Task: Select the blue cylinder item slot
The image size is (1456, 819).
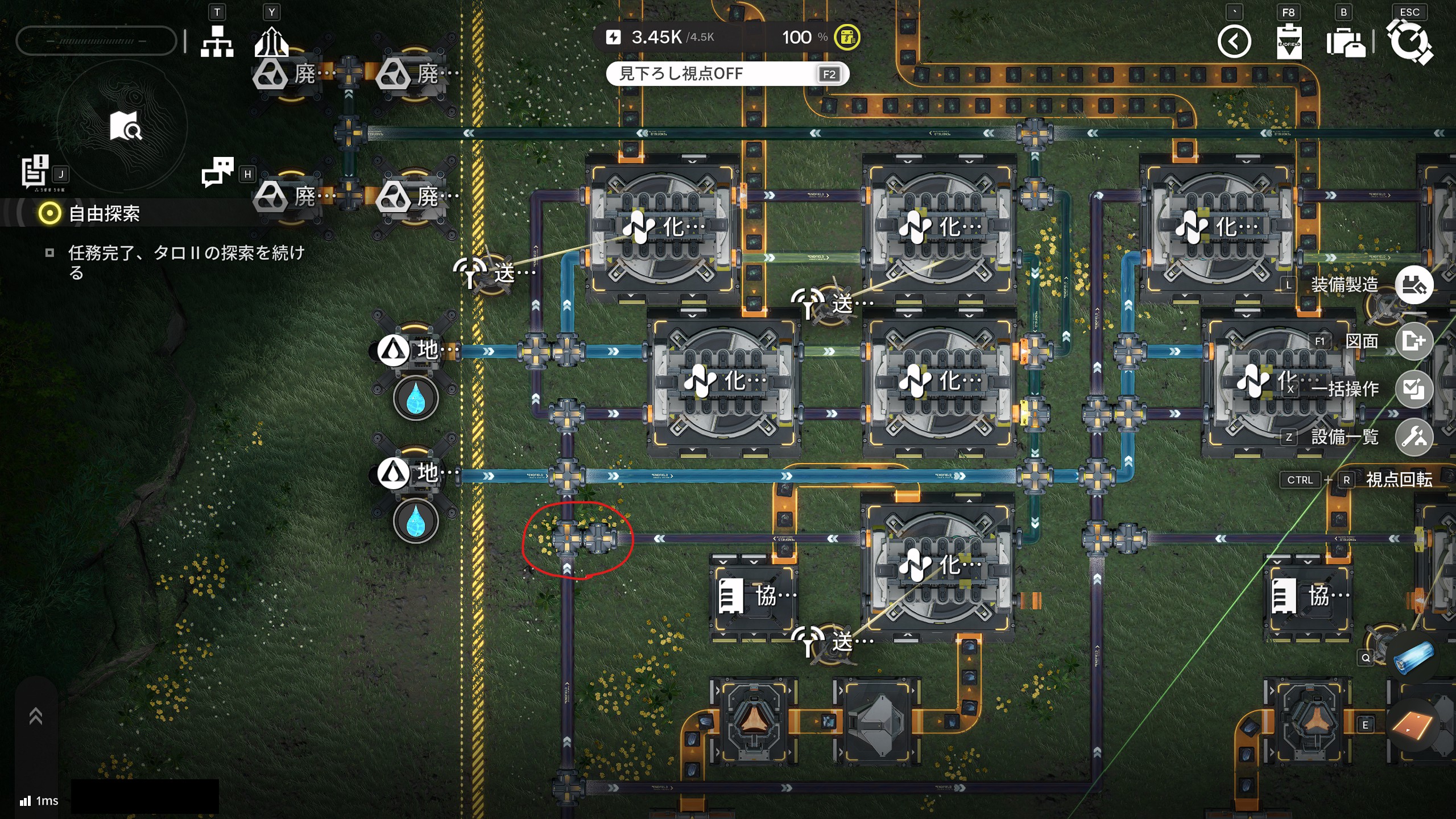Action: (1413, 659)
